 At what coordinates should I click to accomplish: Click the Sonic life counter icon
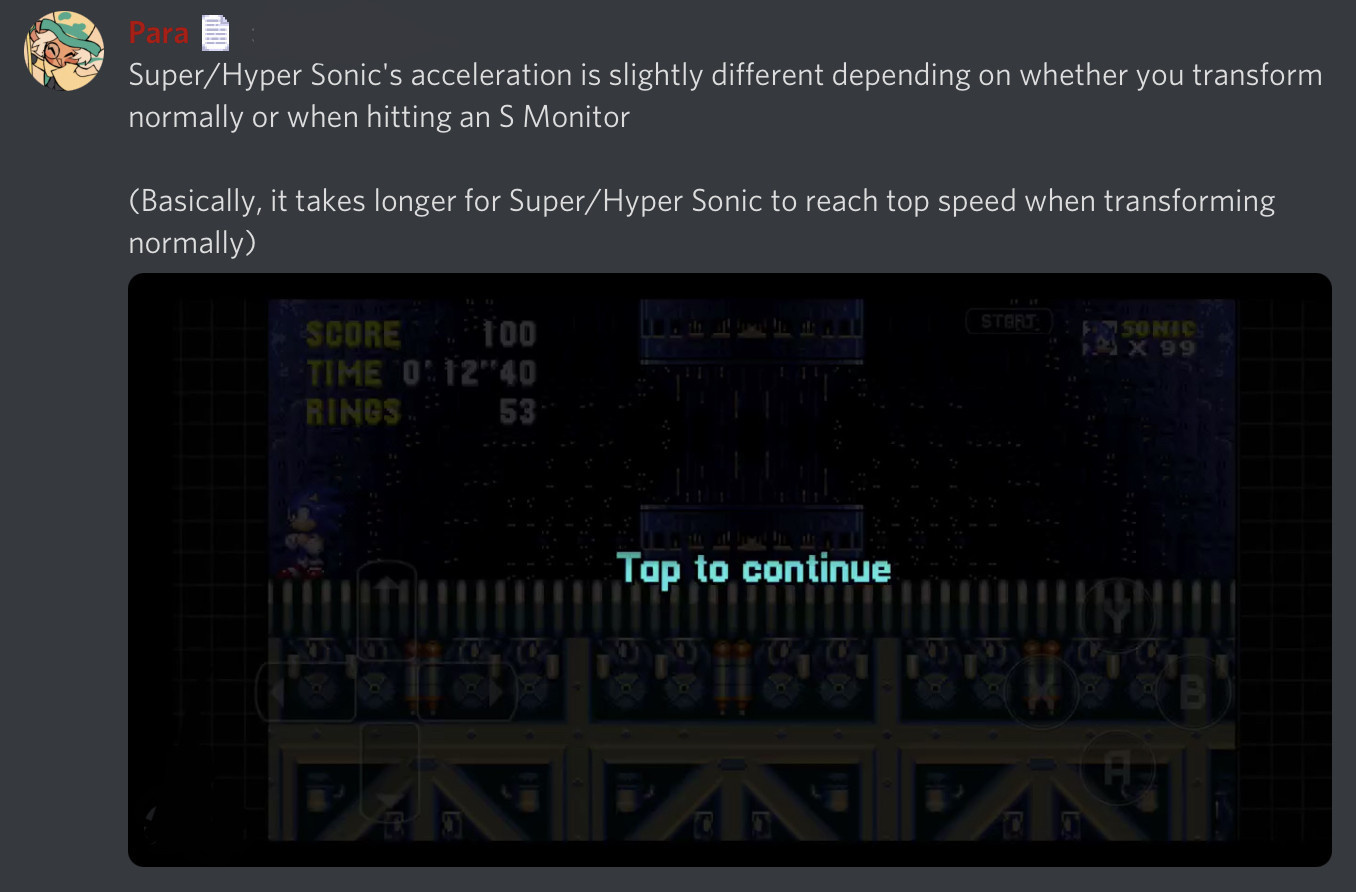click(x=1099, y=338)
